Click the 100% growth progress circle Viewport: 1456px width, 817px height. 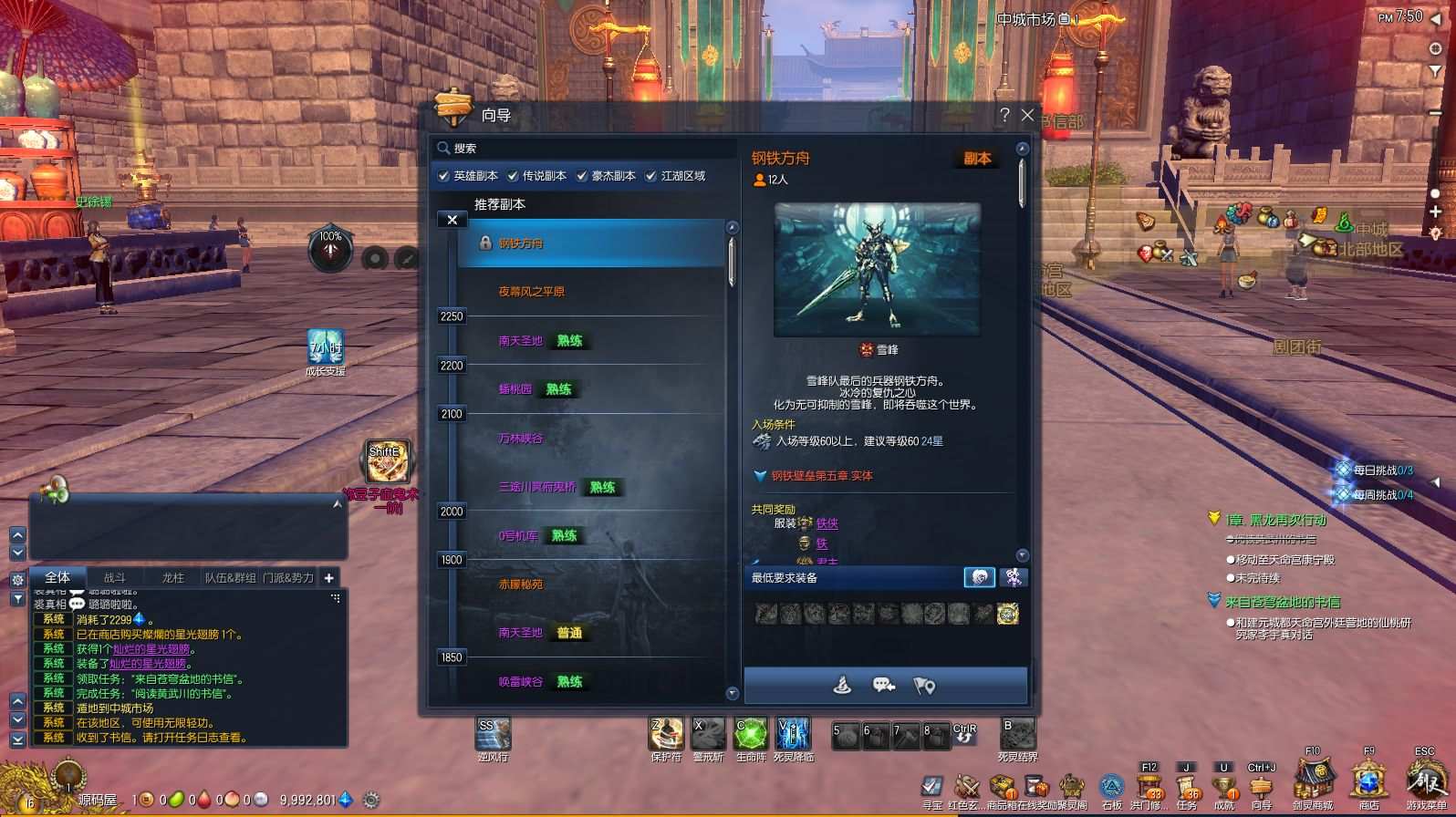pos(330,250)
